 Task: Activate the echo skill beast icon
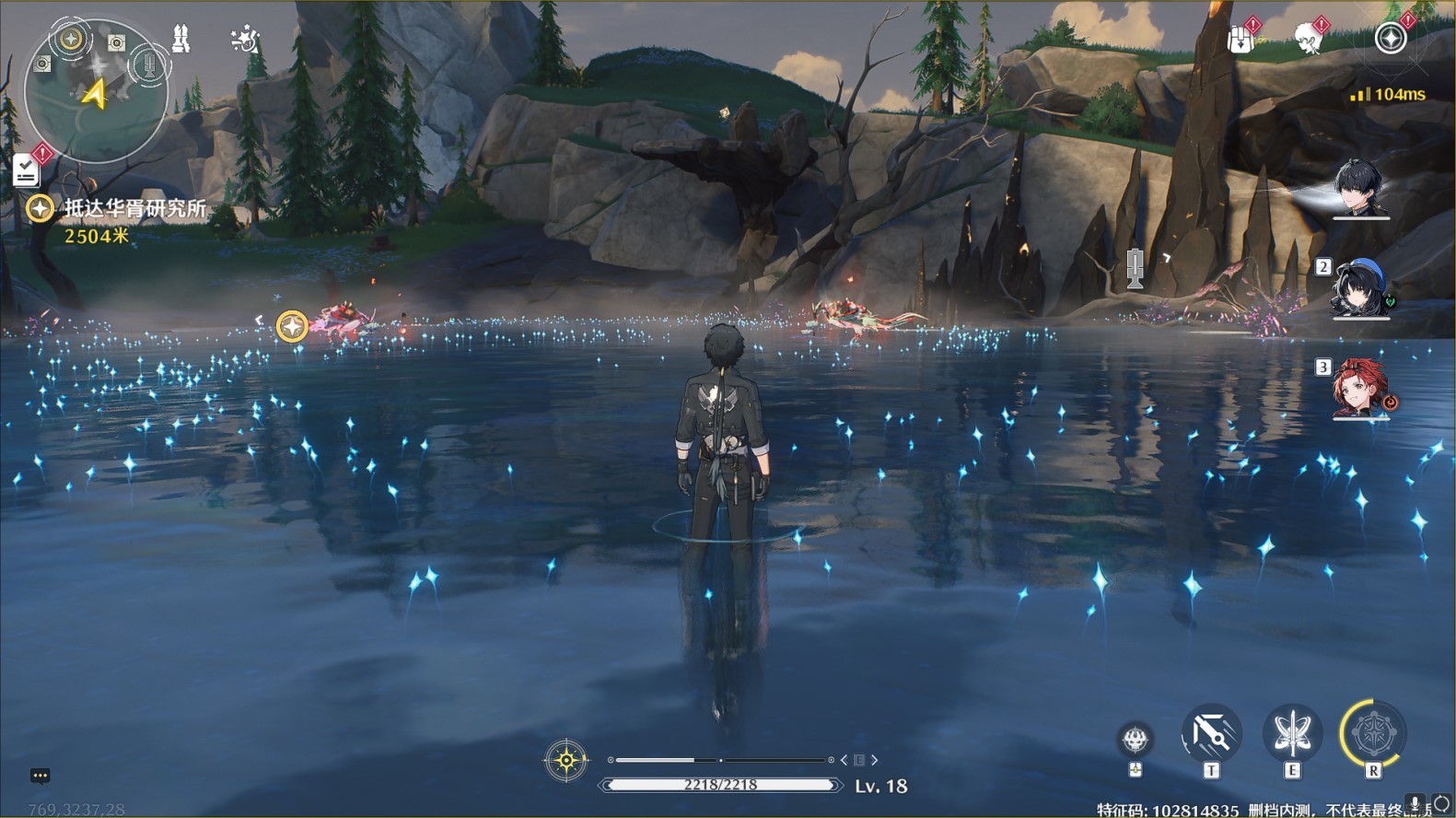click(x=1136, y=739)
